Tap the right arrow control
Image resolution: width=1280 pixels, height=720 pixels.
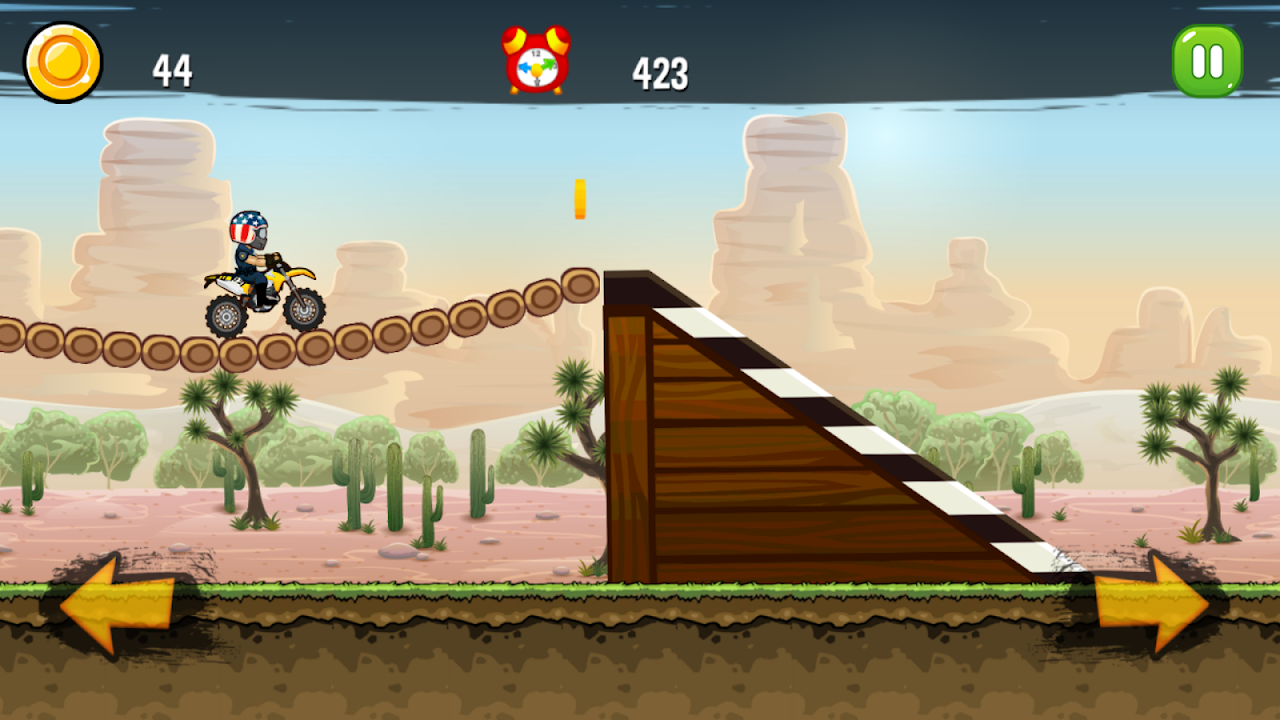point(1151,604)
